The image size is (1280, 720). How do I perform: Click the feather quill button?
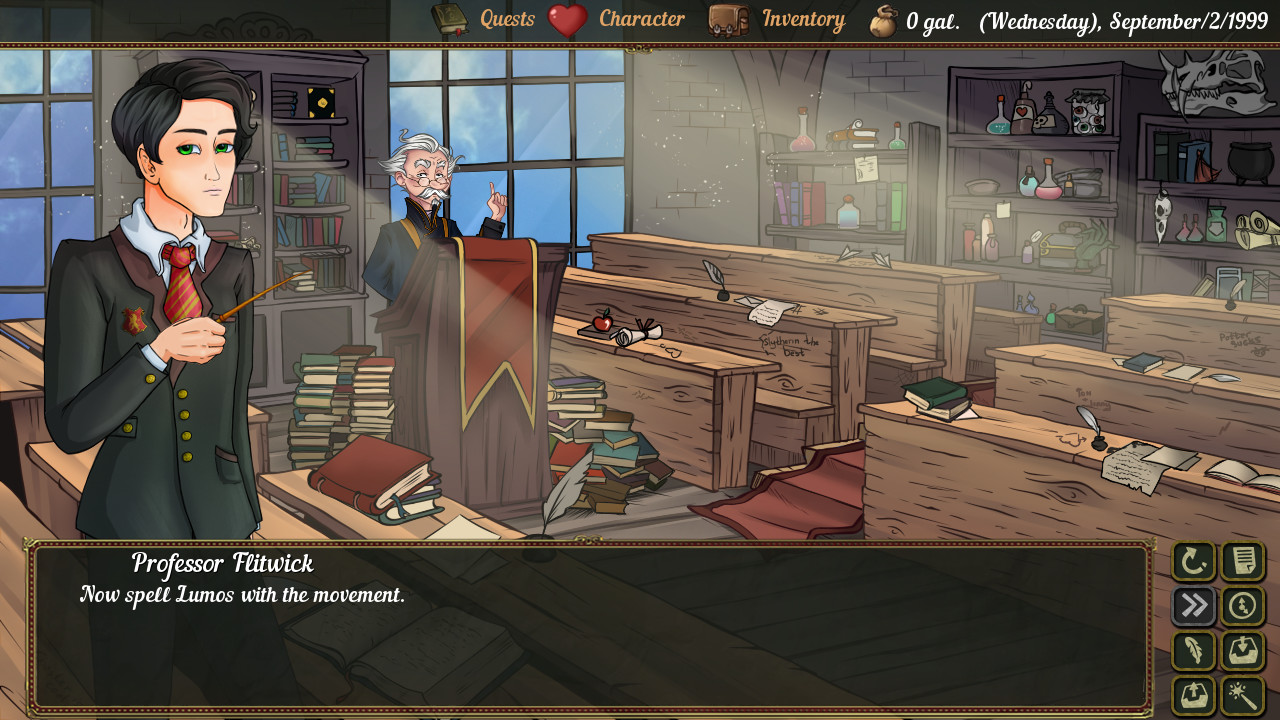[x=1194, y=651]
